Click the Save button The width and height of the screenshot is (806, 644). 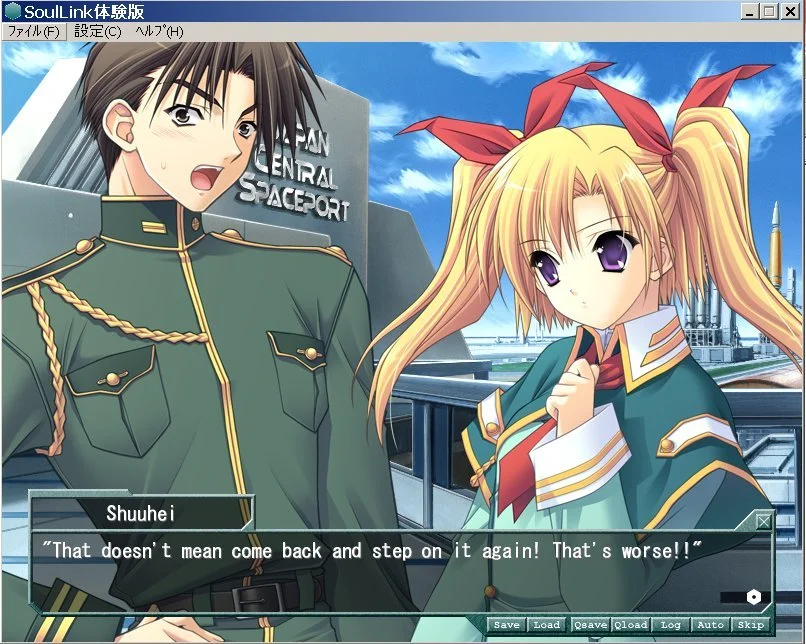pyautogui.click(x=506, y=625)
